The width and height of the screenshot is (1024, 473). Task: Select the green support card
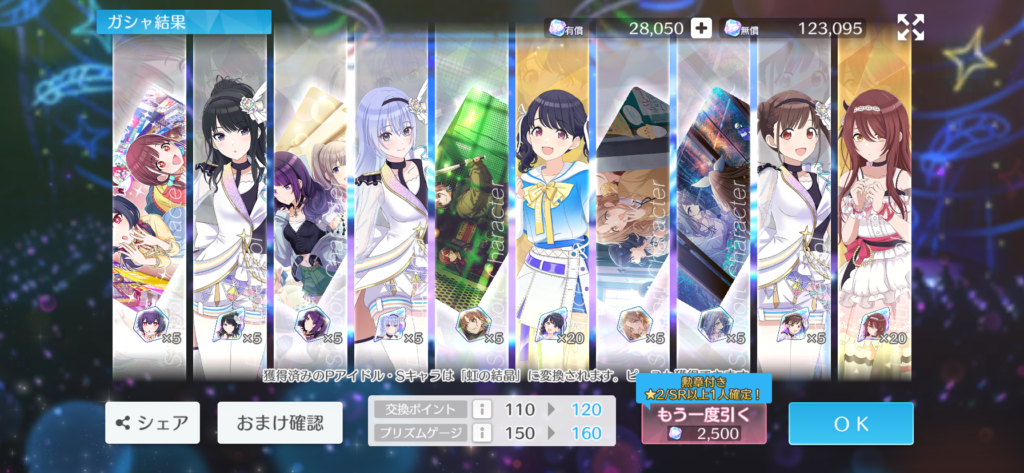click(472, 200)
